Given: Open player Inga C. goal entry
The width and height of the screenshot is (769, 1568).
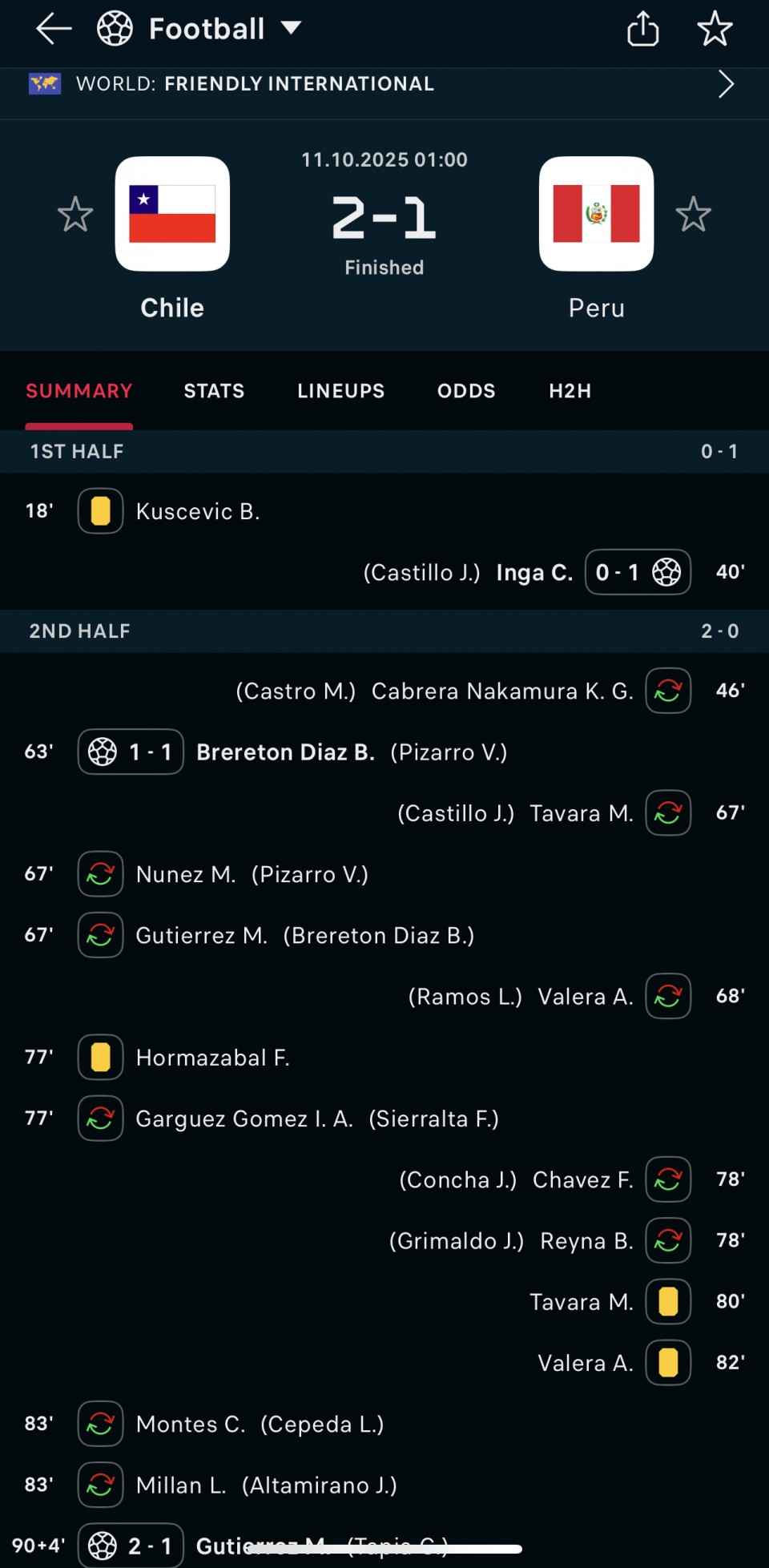Looking at the screenshot, I should pyautogui.click(x=534, y=573).
